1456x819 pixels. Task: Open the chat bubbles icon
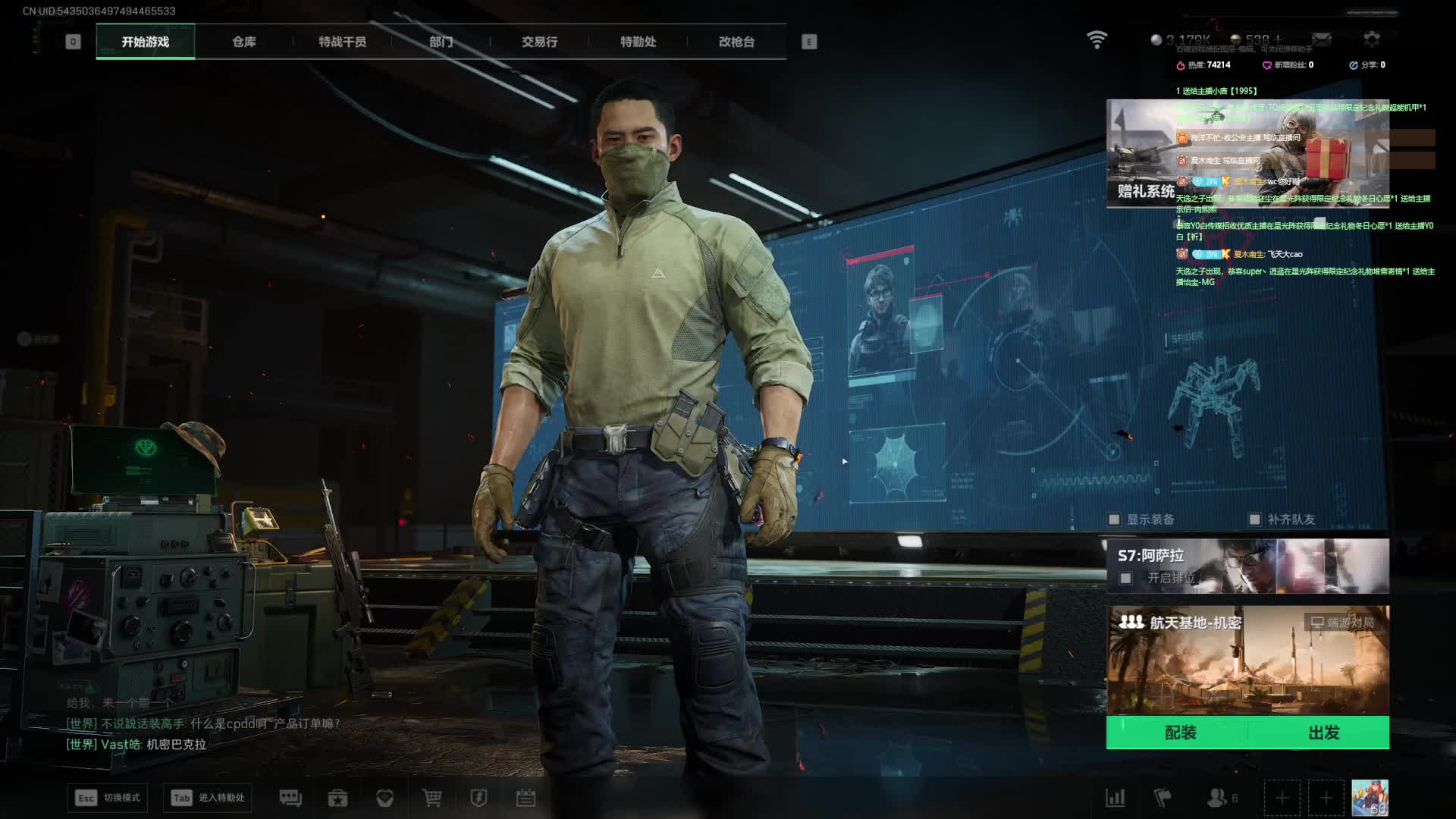(x=290, y=798)
